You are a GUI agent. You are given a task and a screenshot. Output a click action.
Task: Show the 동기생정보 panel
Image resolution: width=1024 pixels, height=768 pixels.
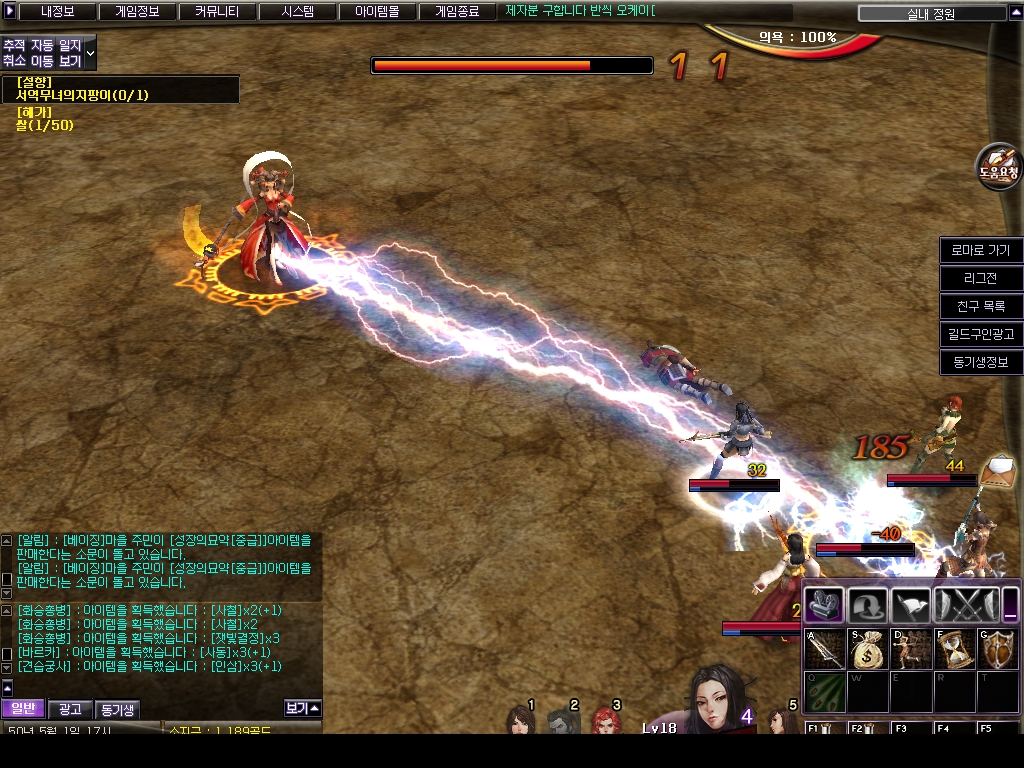pos(981,362)
